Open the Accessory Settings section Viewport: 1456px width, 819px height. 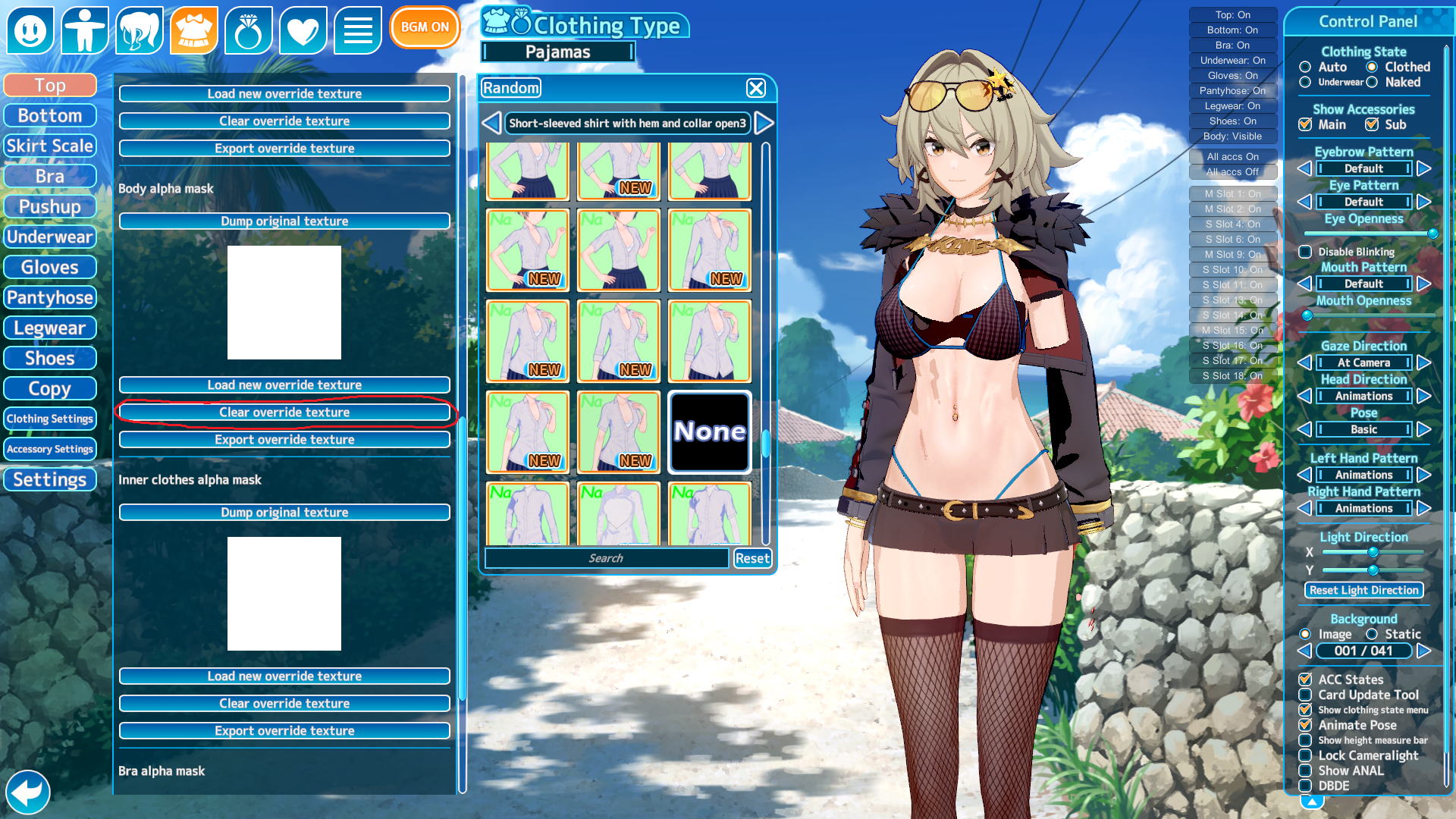pyautogui.click(x=50, y=450)
